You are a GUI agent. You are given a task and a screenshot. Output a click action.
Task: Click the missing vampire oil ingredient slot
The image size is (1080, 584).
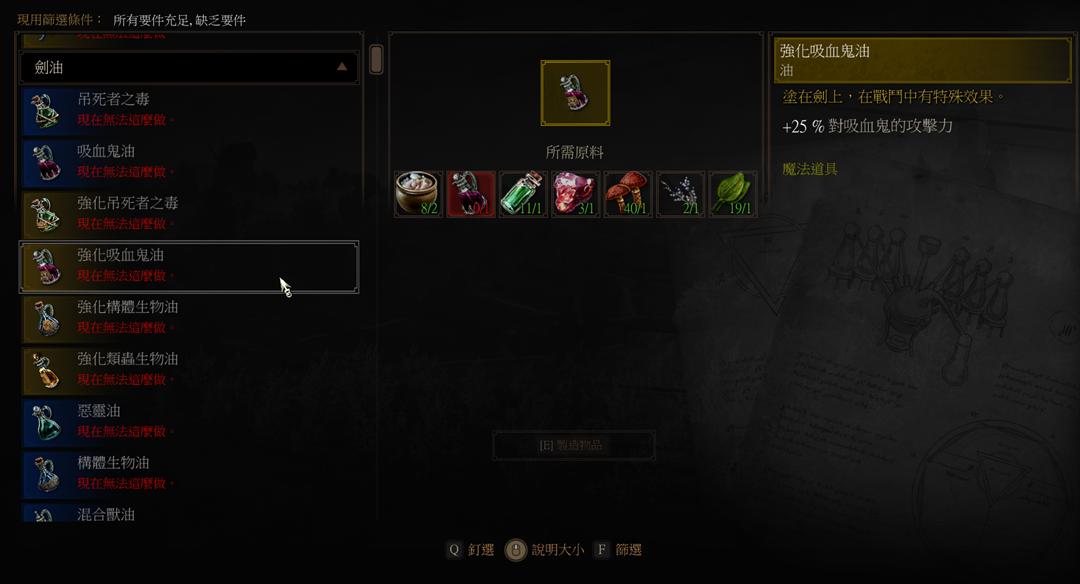[x=470, y=194]
